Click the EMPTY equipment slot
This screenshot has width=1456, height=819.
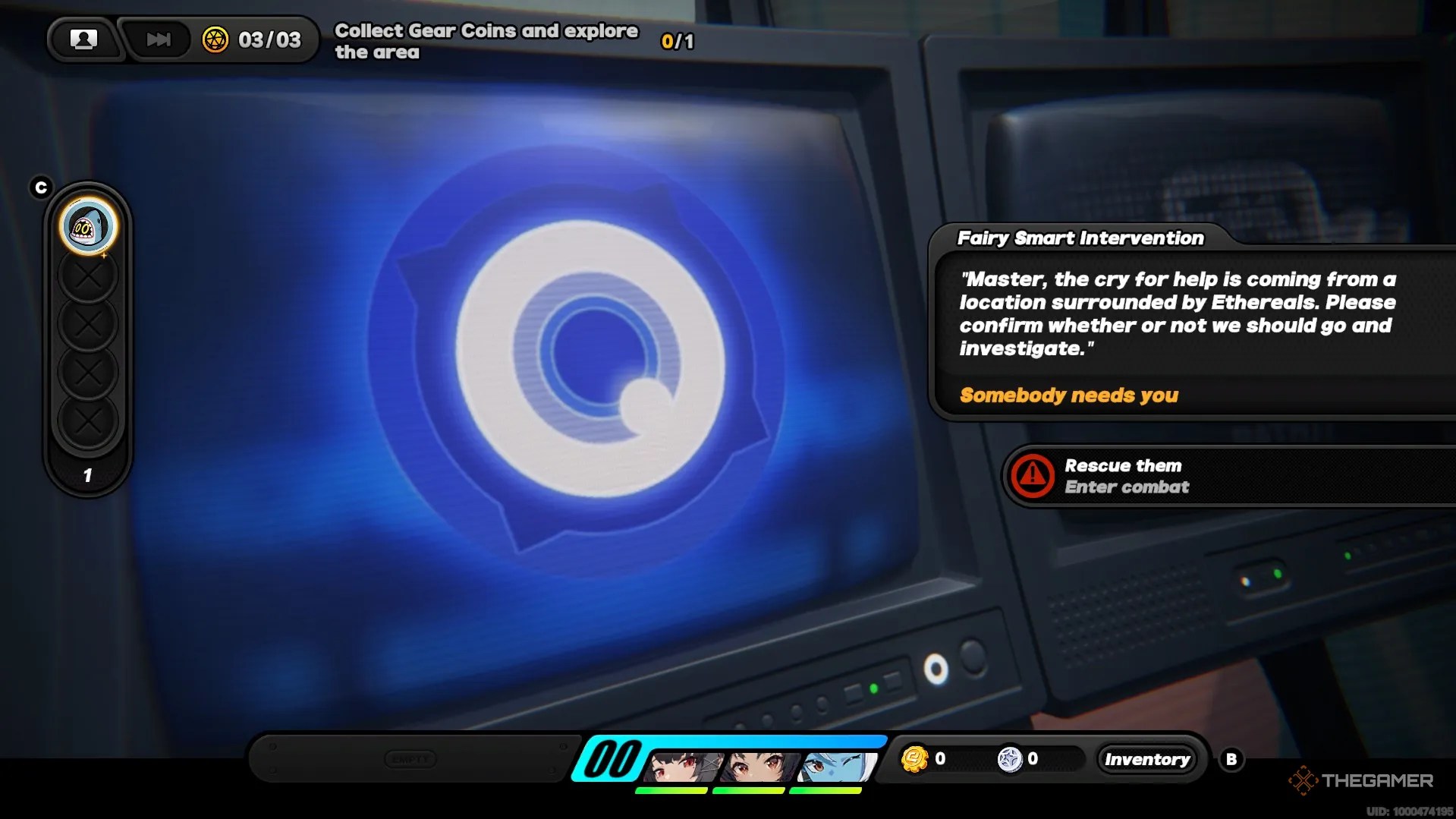(410, 758)
